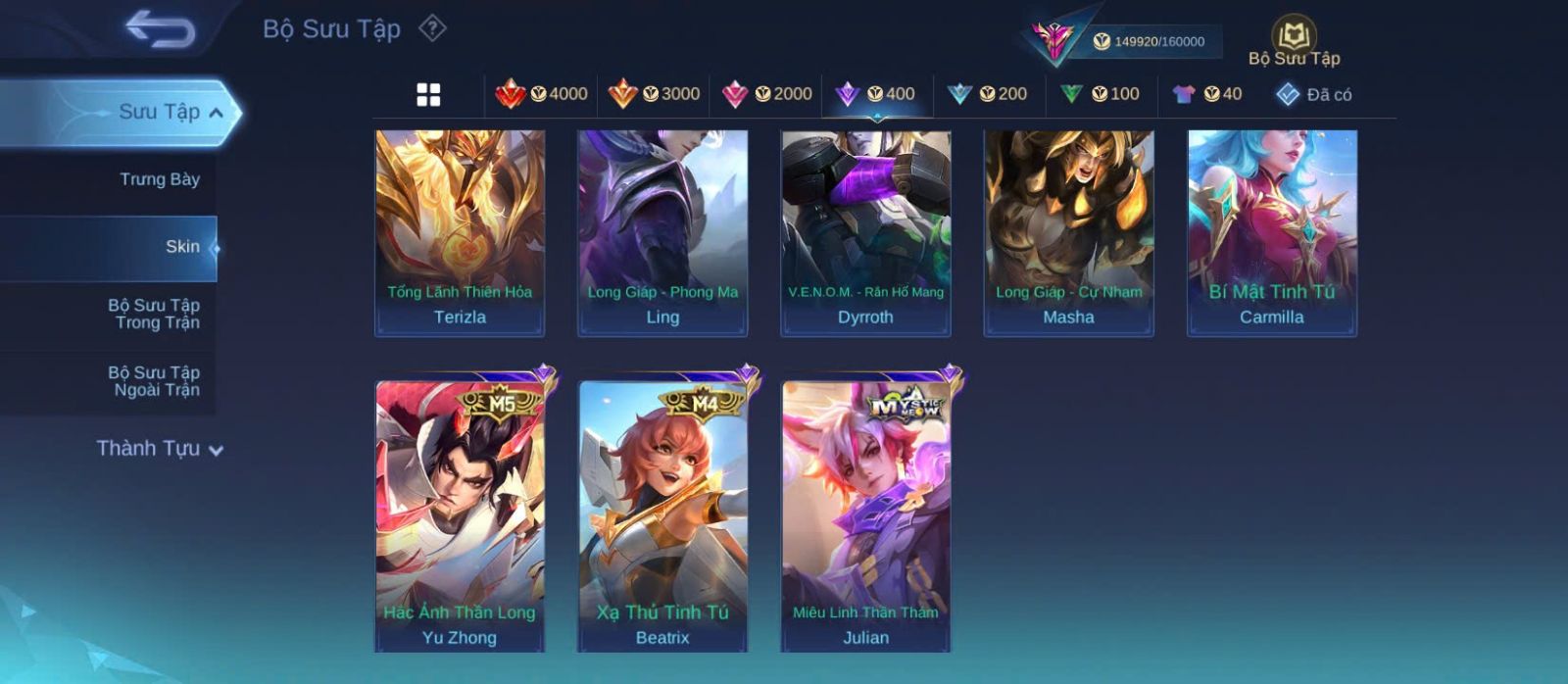Open the collection help question mark

pos(432,28)
